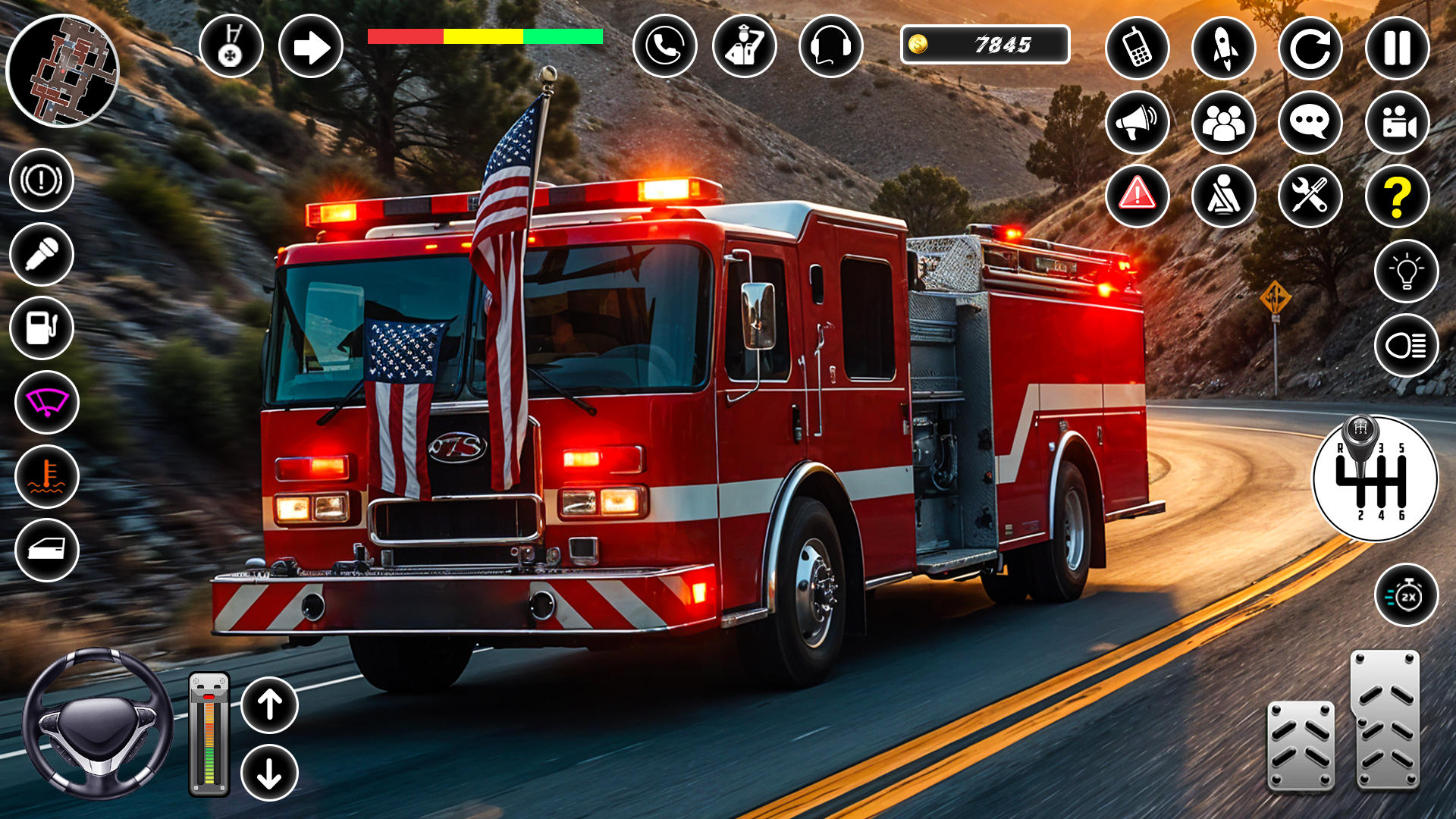Turn on the pink windshield wiper icon

[x=47, y=402]
